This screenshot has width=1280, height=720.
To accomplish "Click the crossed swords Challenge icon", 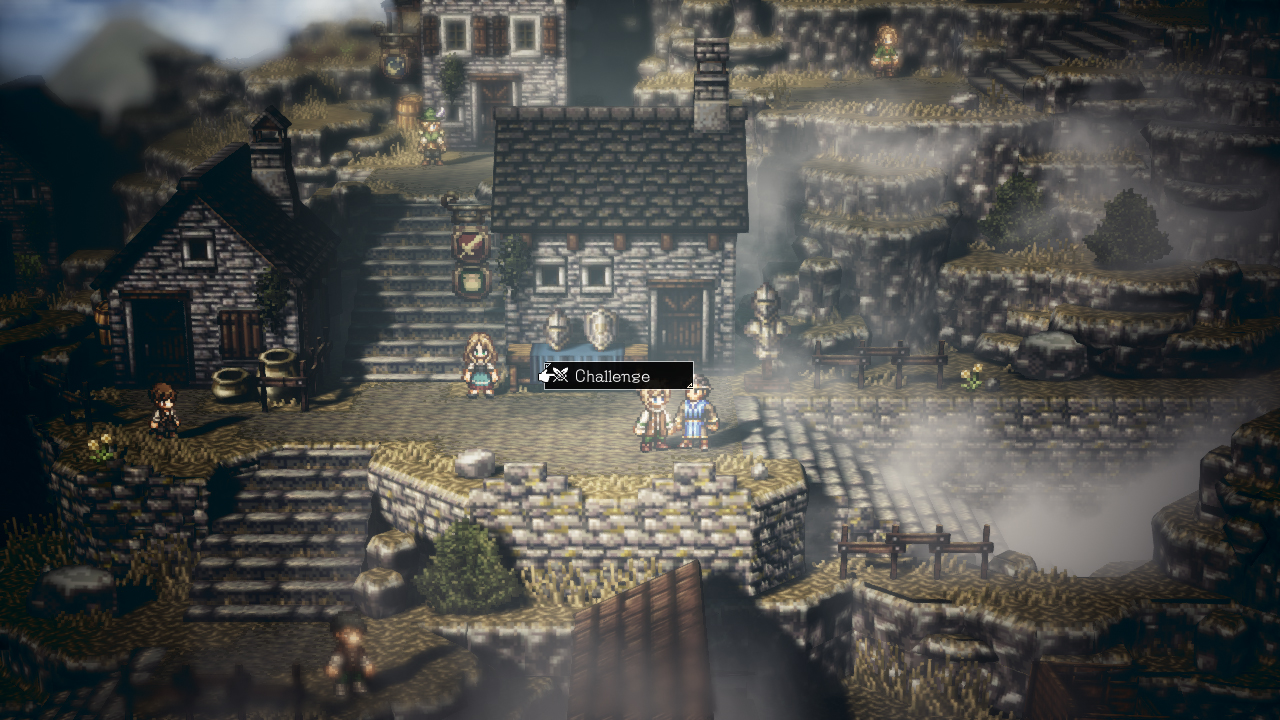I will [561, 377].
